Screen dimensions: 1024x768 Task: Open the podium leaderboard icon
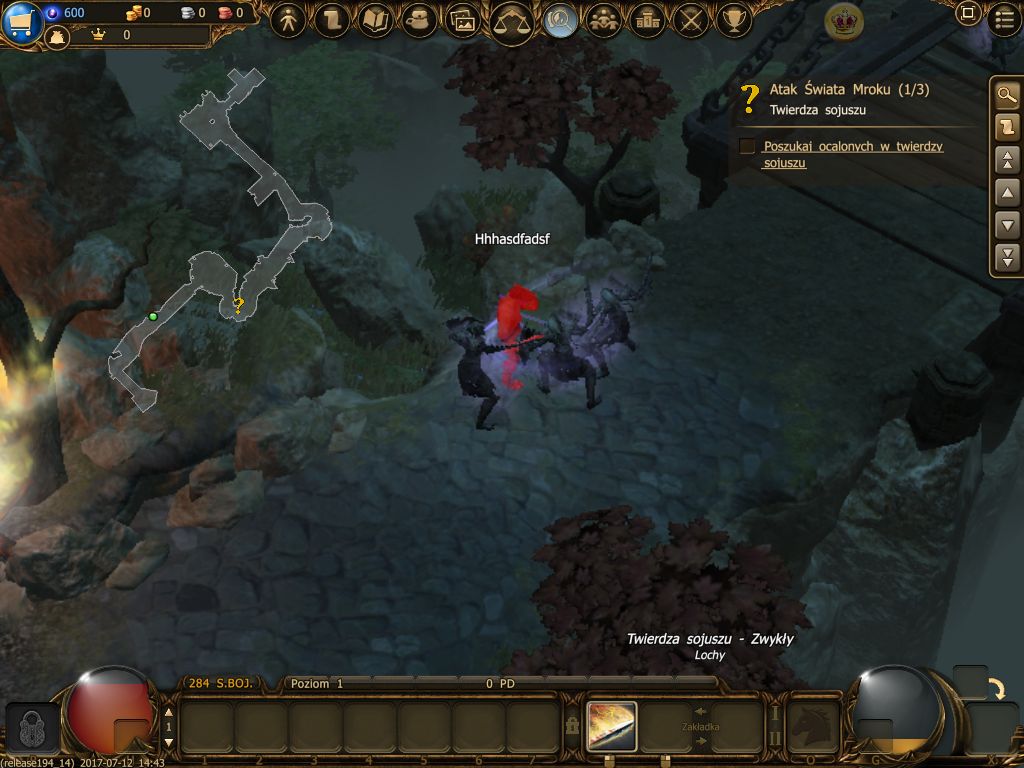(x=648, y=19)
